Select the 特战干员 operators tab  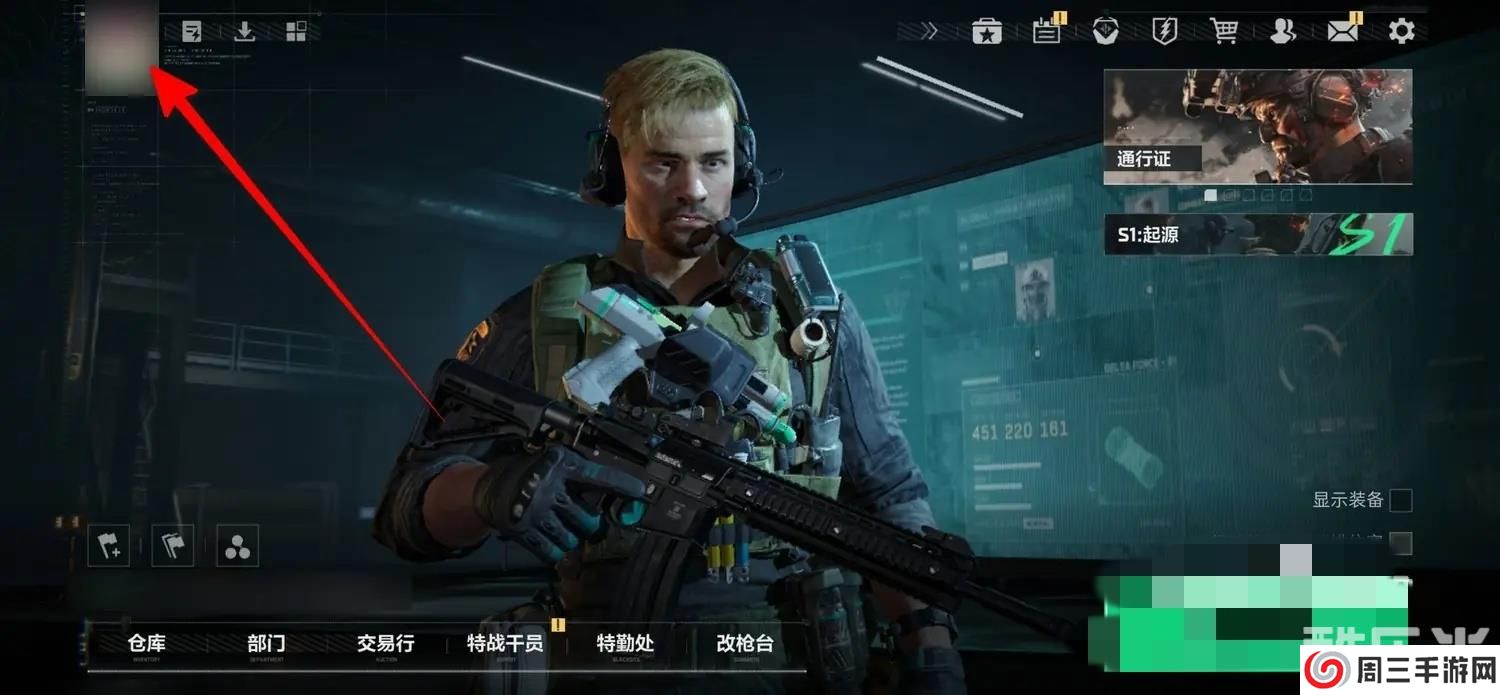505,644
